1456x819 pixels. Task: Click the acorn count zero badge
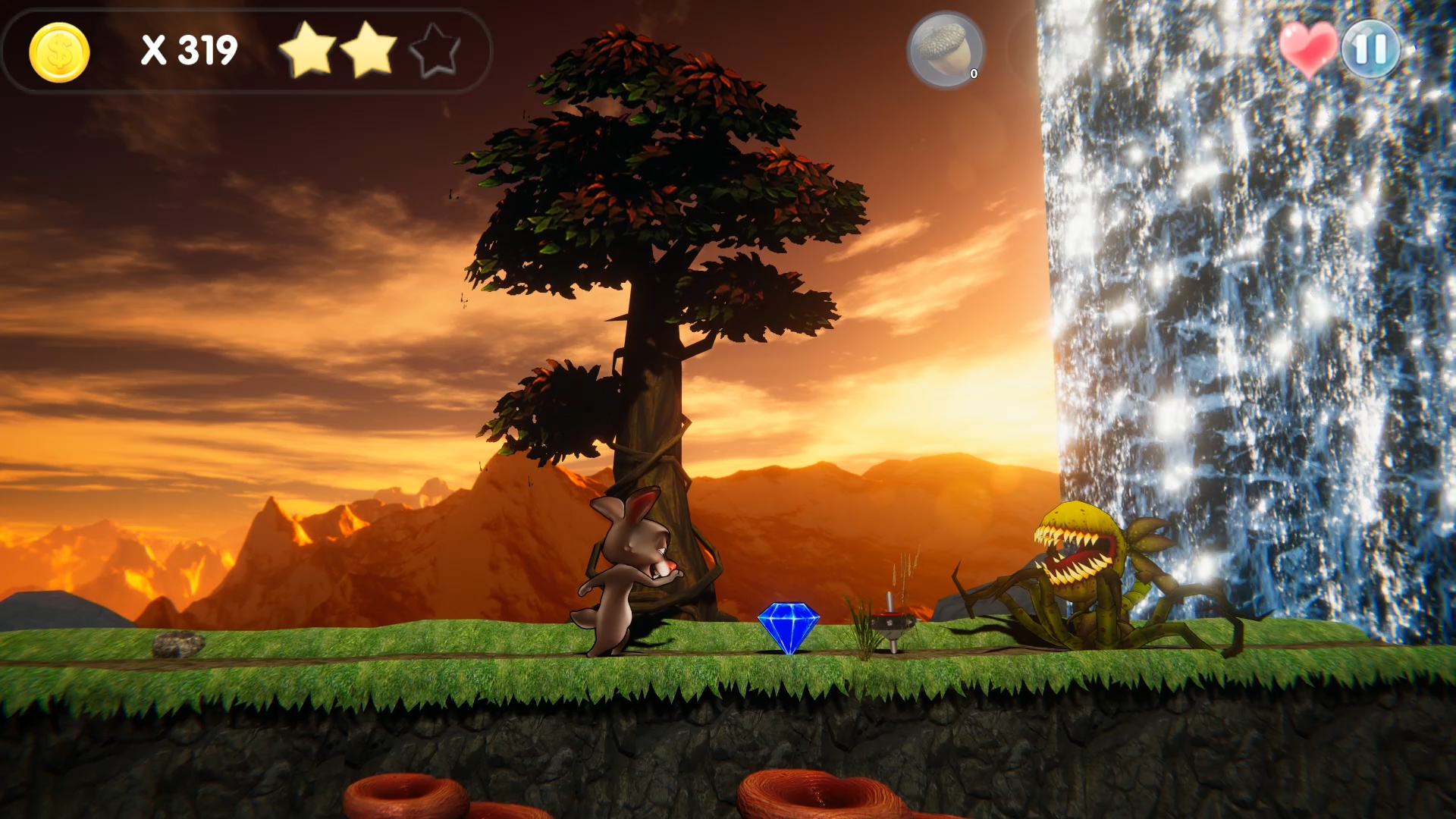[973, 74]
